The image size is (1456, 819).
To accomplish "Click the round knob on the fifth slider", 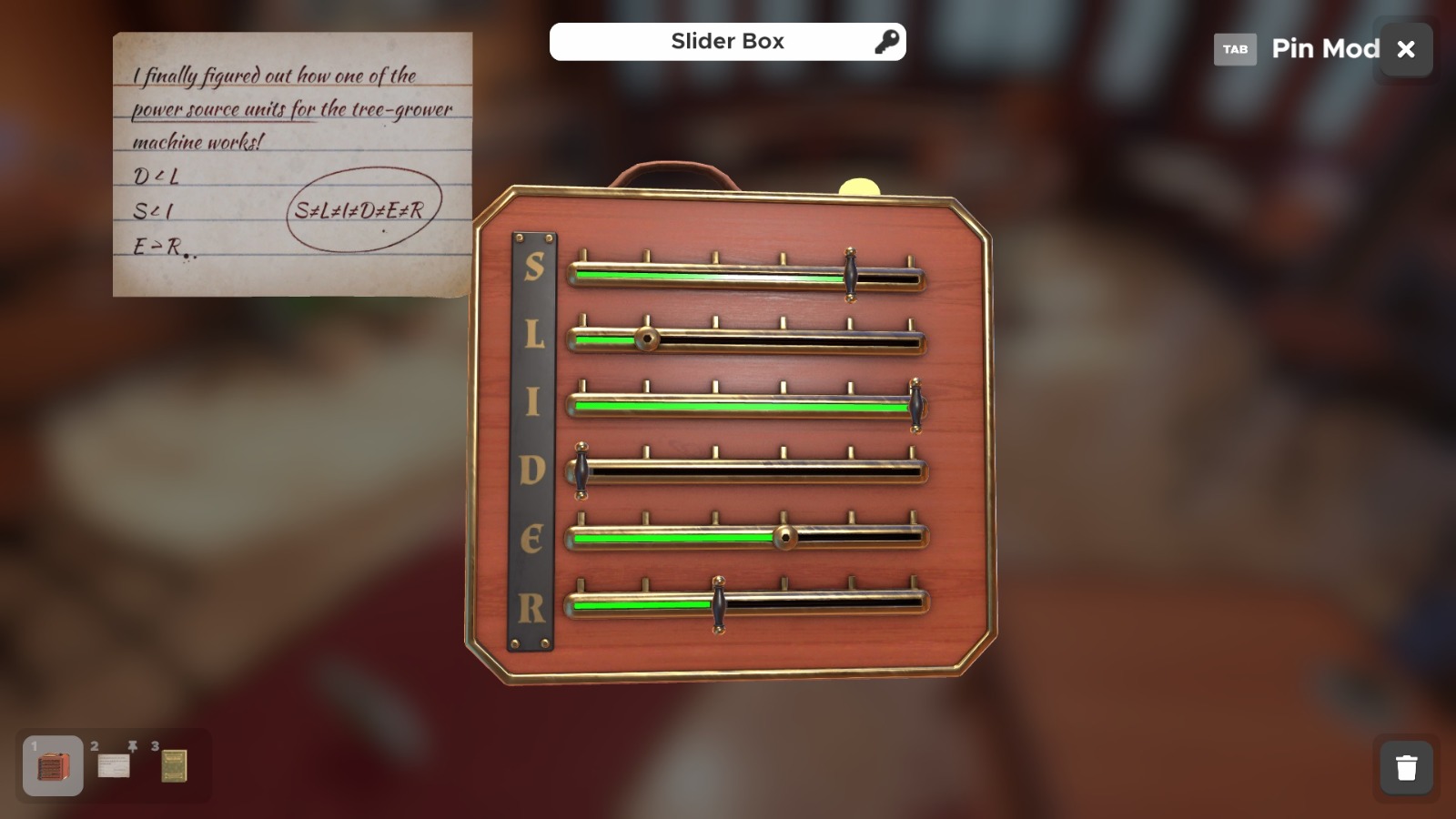I will point(784,537).
